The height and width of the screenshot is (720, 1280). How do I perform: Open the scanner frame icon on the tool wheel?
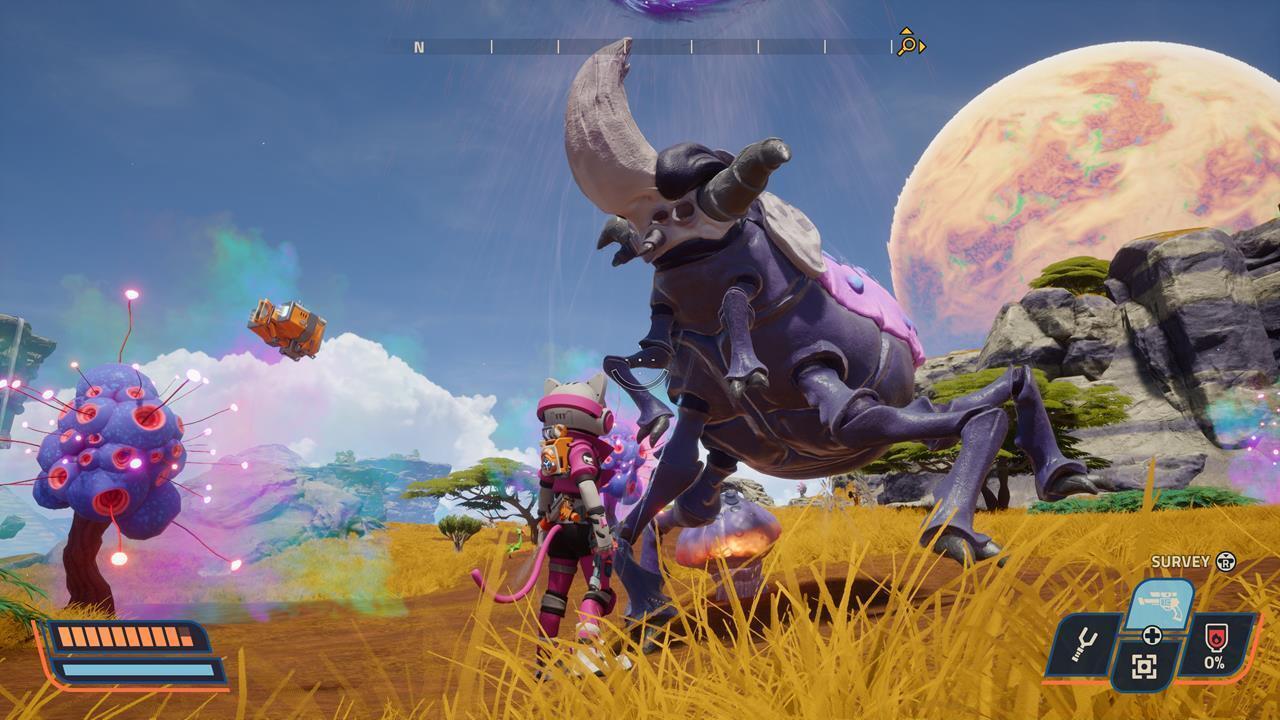point(1144,664)
